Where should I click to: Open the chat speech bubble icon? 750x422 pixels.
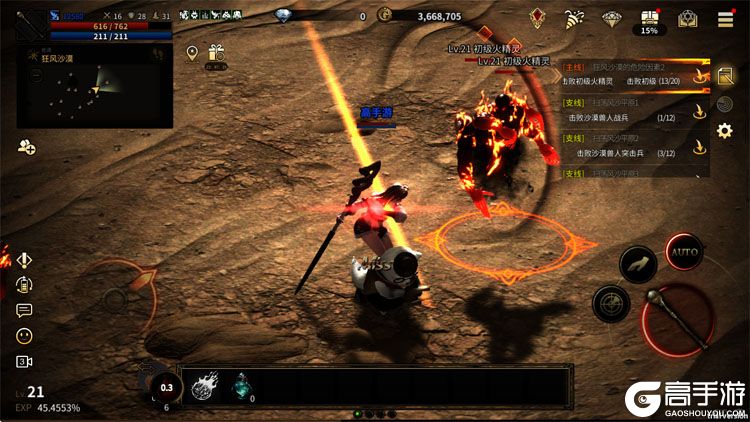coord(24,310)
